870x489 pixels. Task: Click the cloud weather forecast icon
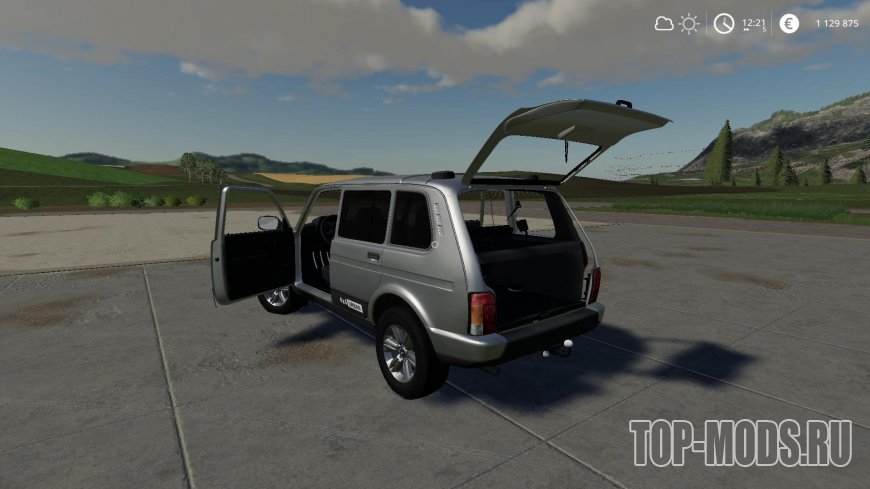pyautogui.click(x=664, y=24)
